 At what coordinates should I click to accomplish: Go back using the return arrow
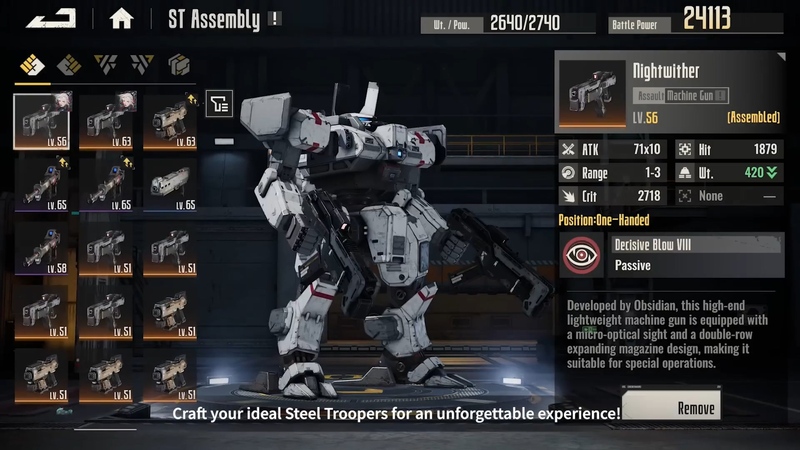pyautogui.click(x=51, y=18)
